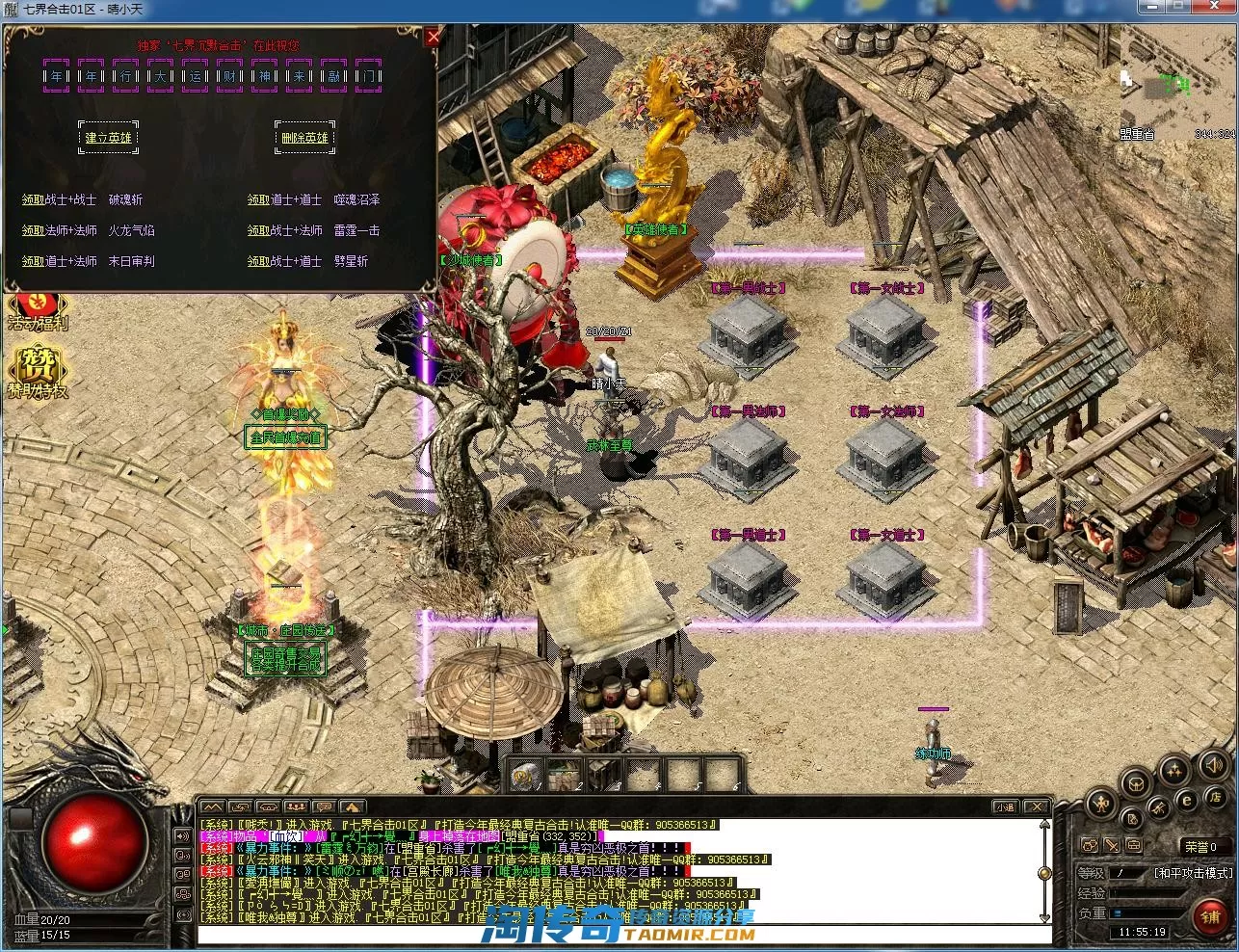Image resolution: width=1239 pixels, height=952 pixels.
Task: Close the hero dialog with the red X
Action: pyautogui.click(x=433, y=38)
